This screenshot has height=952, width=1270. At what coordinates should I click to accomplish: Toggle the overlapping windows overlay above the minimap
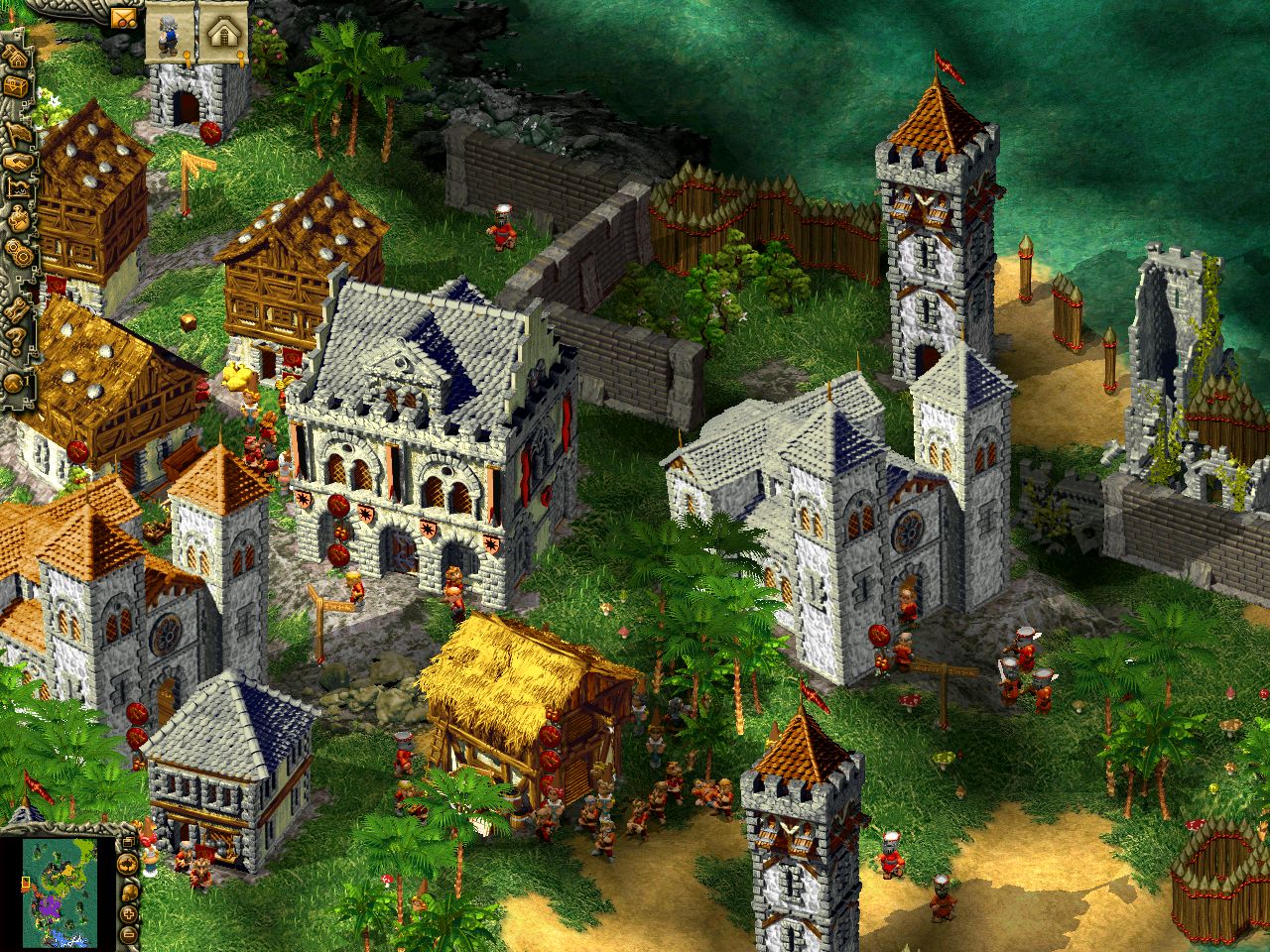(x=129, y=842)
